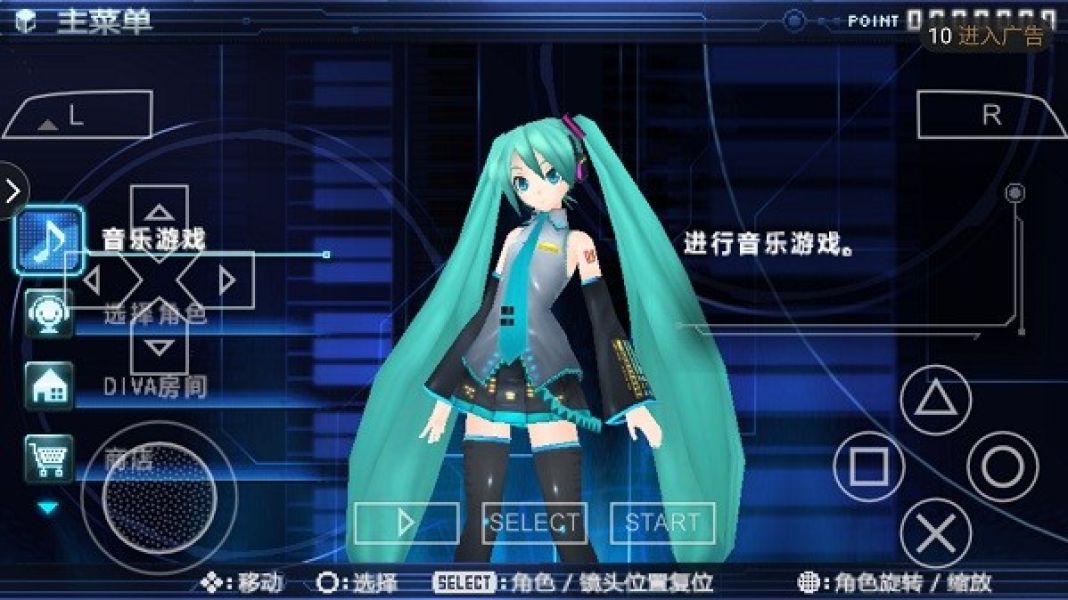Click the down arrow below the shop icon

coord(48,508)
